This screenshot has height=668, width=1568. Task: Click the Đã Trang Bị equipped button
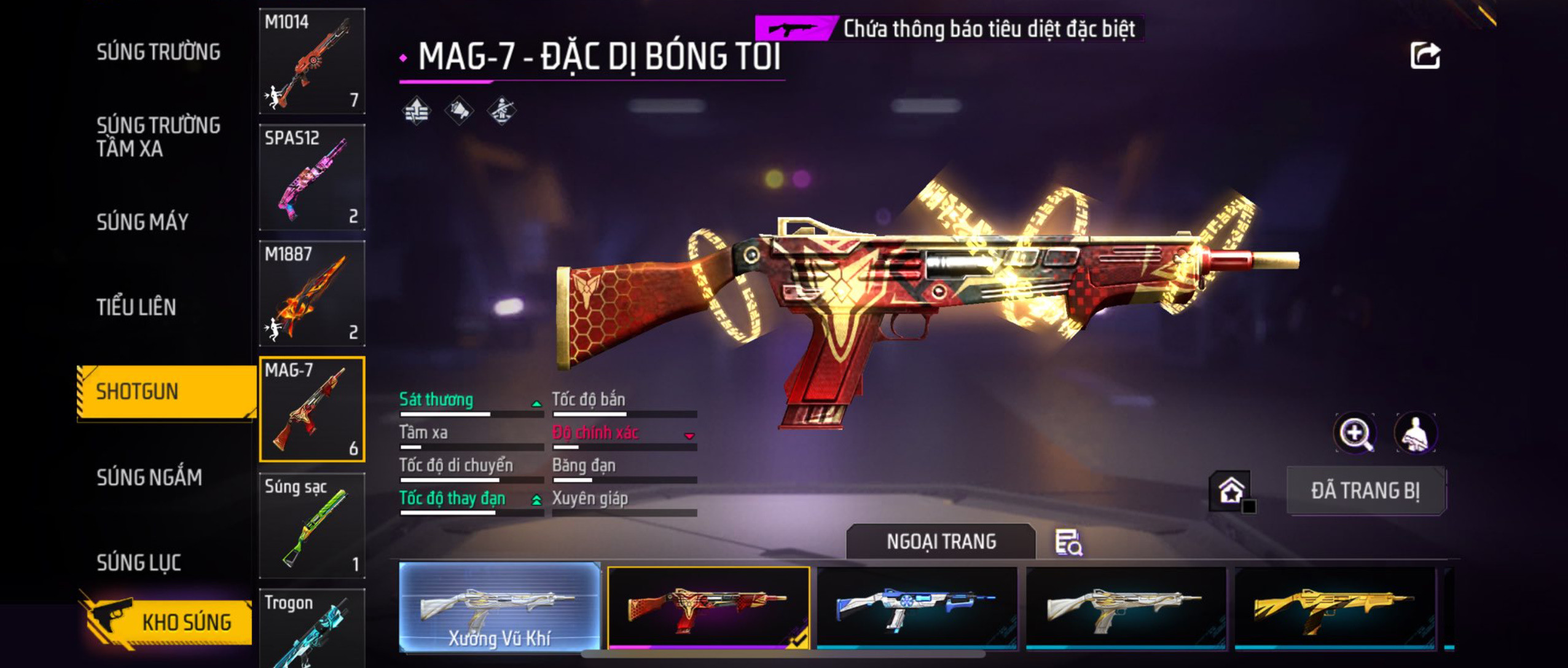click(x=1366, y=490)
